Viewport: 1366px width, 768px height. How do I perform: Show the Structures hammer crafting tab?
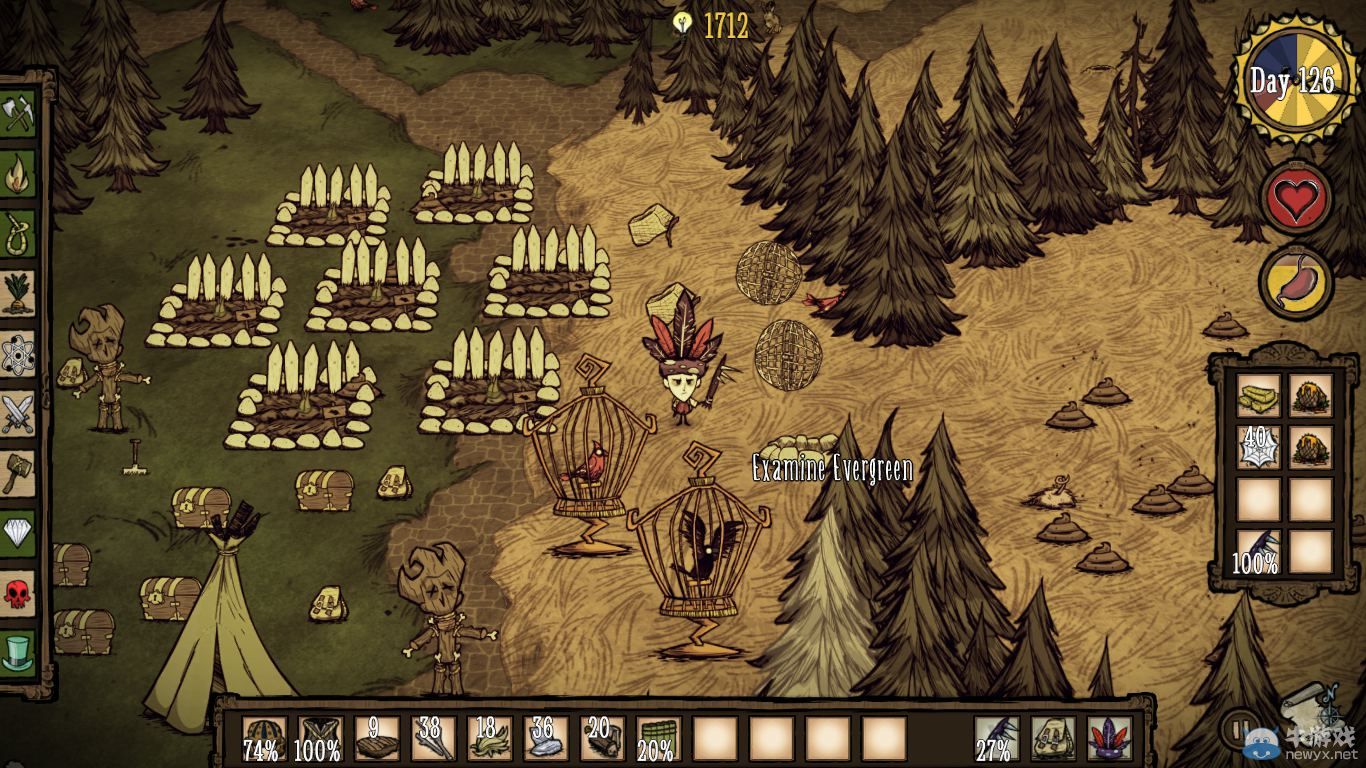pos(18,471)
